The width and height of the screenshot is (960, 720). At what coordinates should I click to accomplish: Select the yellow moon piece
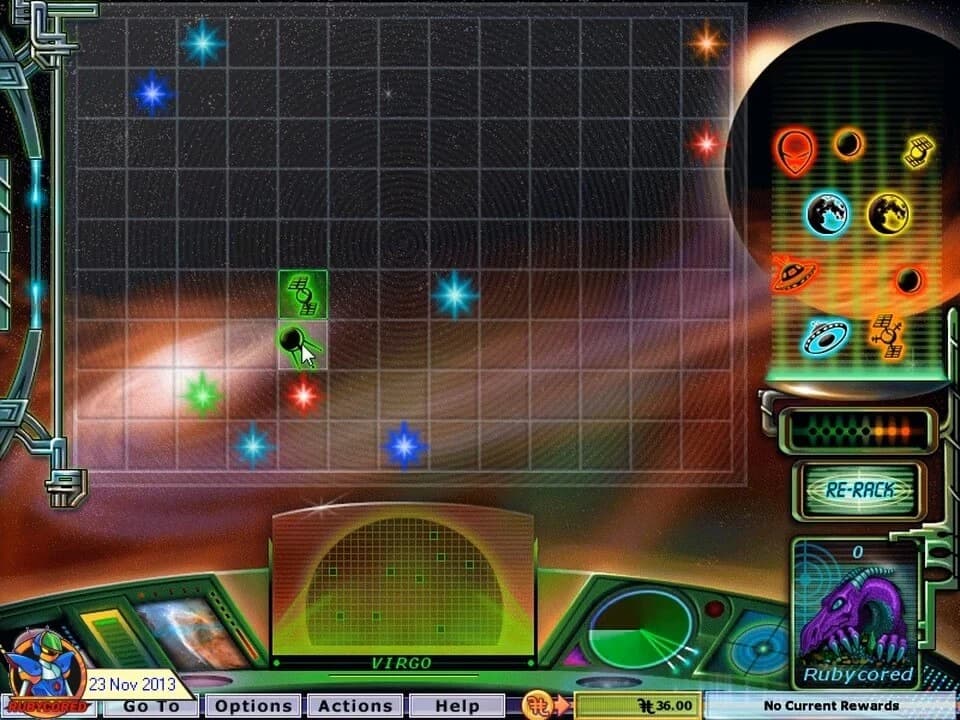coord(887,213)
